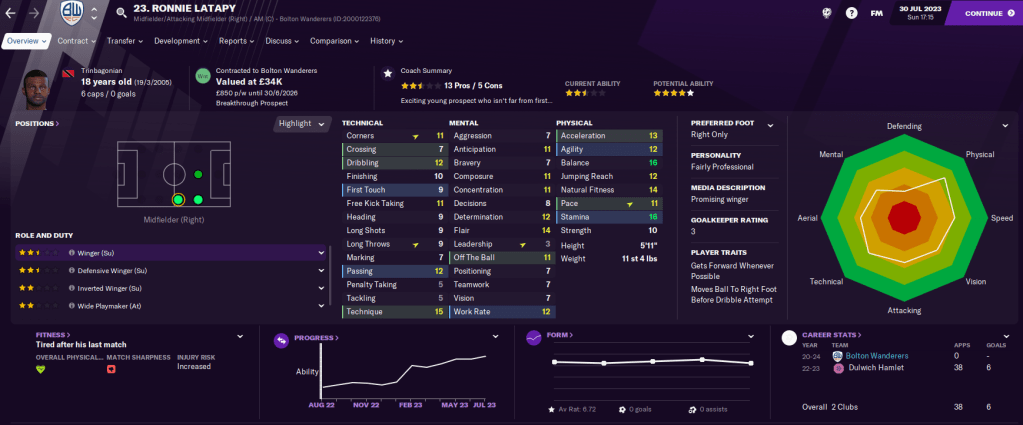Image resolution: width=1023 pixels, height=425 pixels.
Task: Open the Contract menu
Action: click(x=76, y=41)
